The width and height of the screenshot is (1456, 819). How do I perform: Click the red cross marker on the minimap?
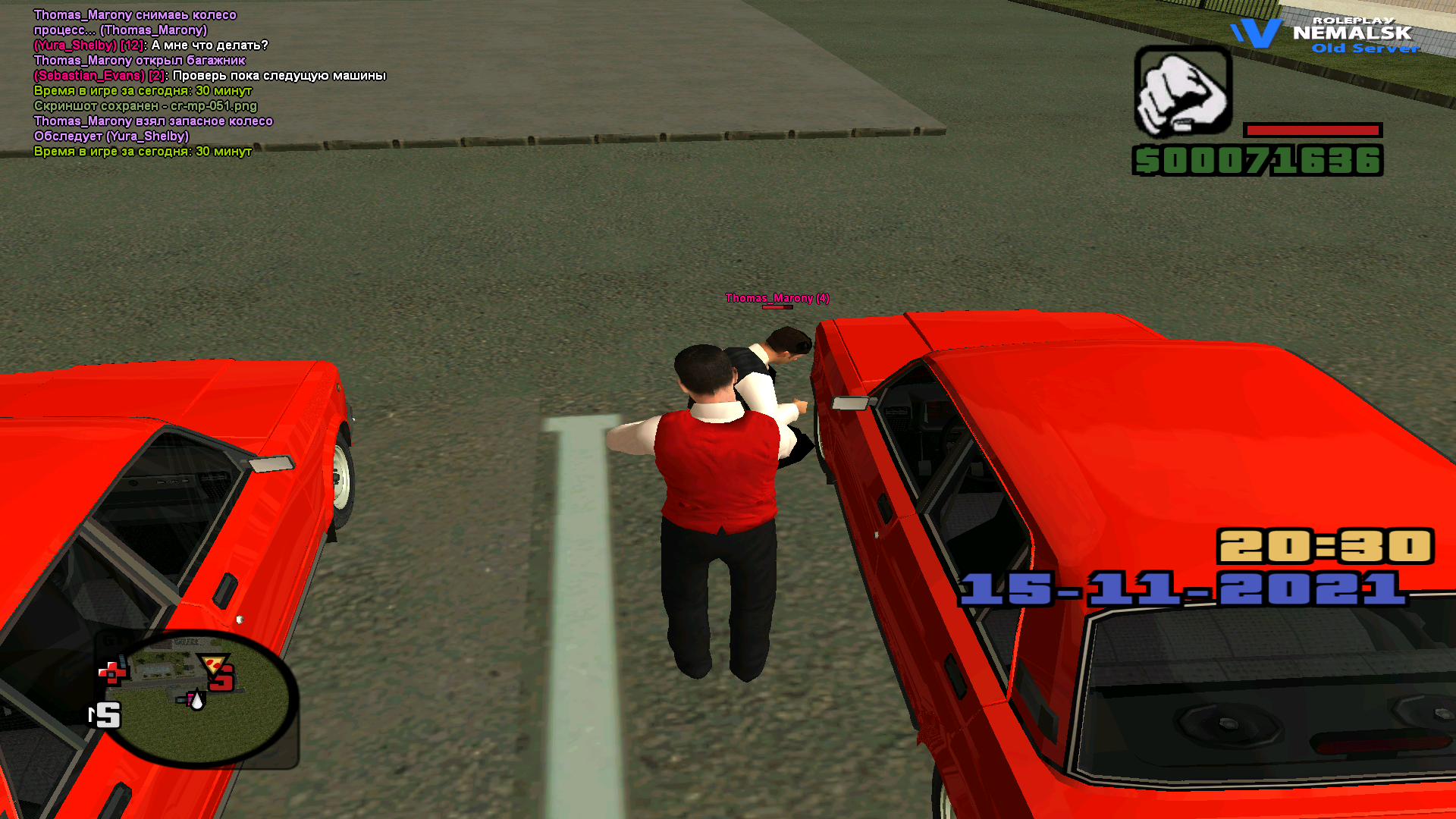[x=112, y=672]
